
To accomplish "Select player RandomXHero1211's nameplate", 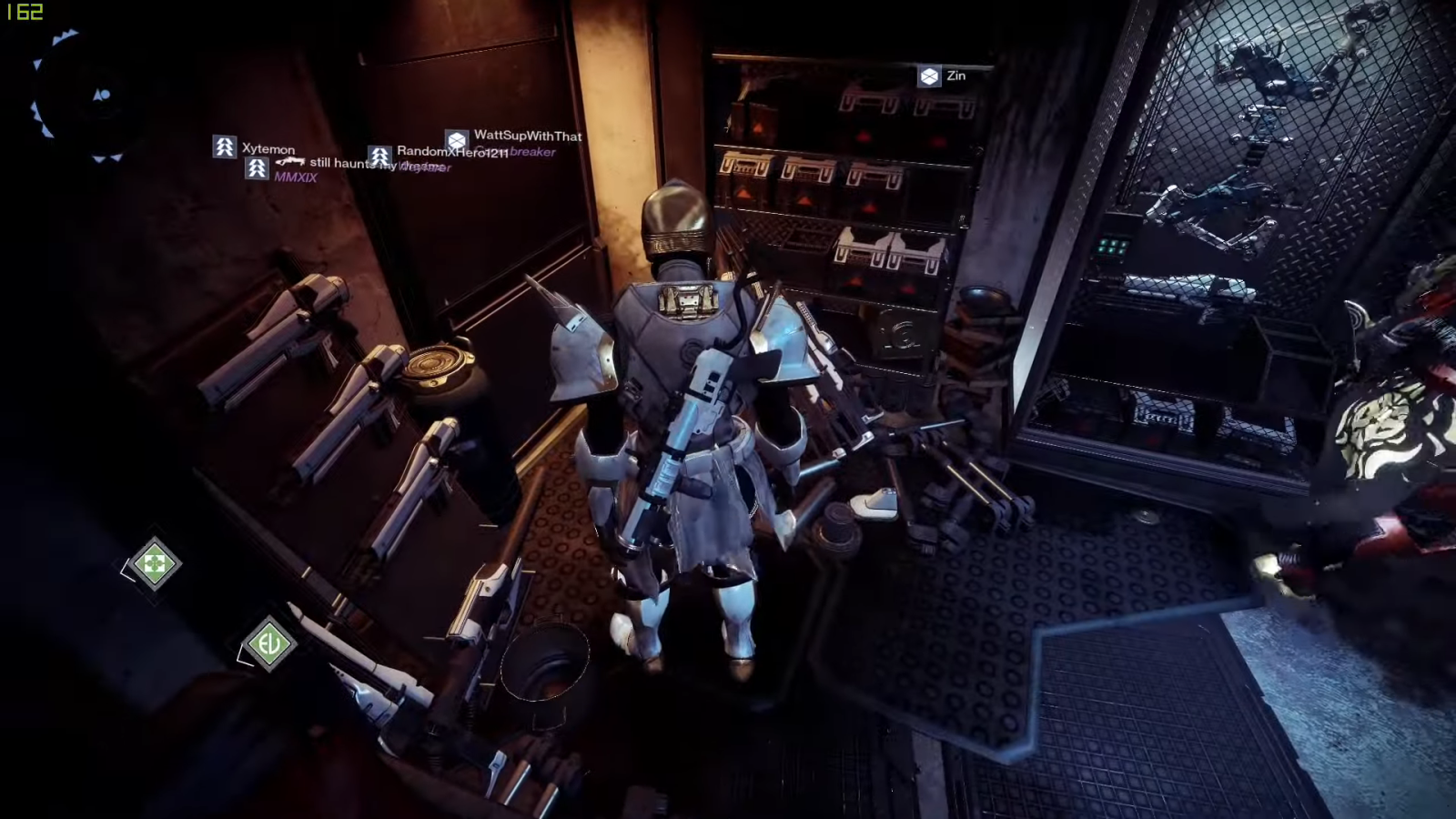I will (x=440, y=153).
